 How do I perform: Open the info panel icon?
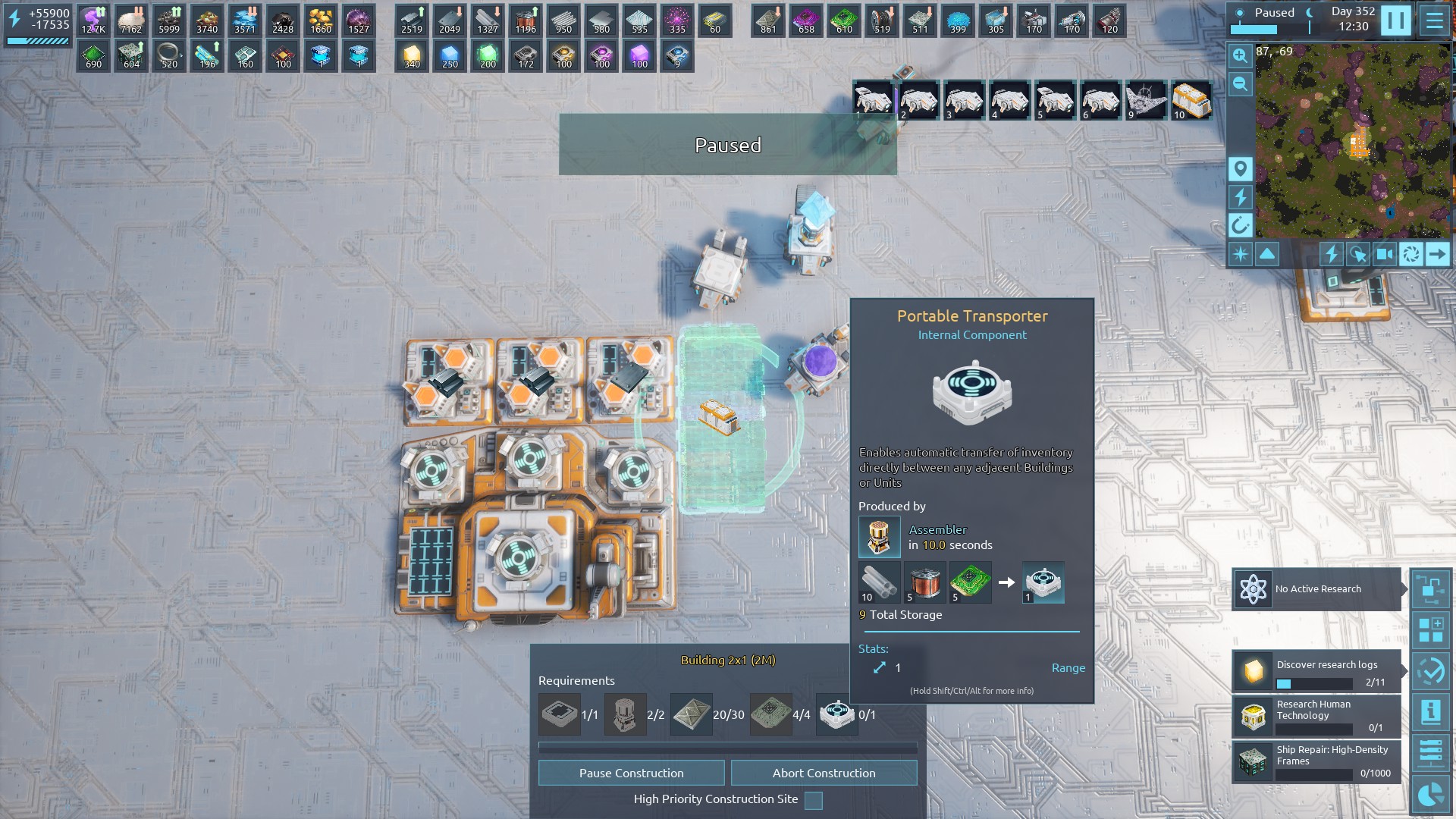click(1431, 712)
